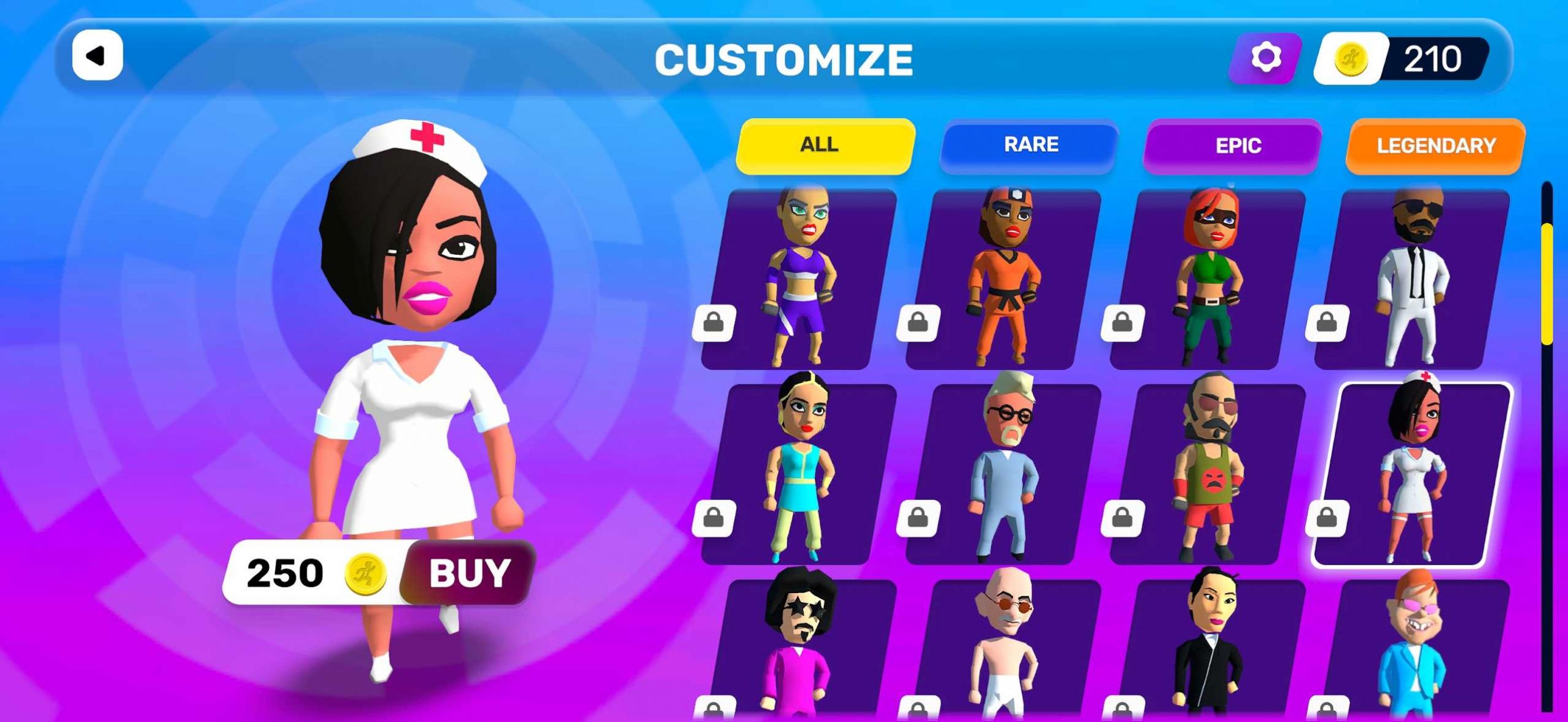Open settings via the gear icon

coord(1265,58)
